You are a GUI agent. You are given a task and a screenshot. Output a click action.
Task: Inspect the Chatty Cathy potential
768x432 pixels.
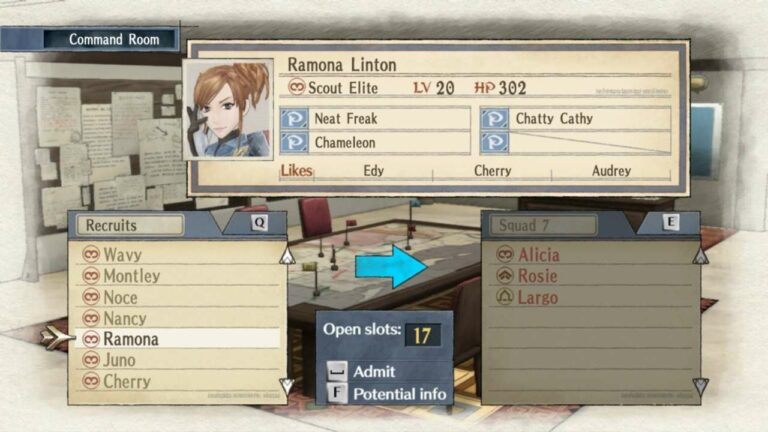pyautogui.click(x=576, y=118)
